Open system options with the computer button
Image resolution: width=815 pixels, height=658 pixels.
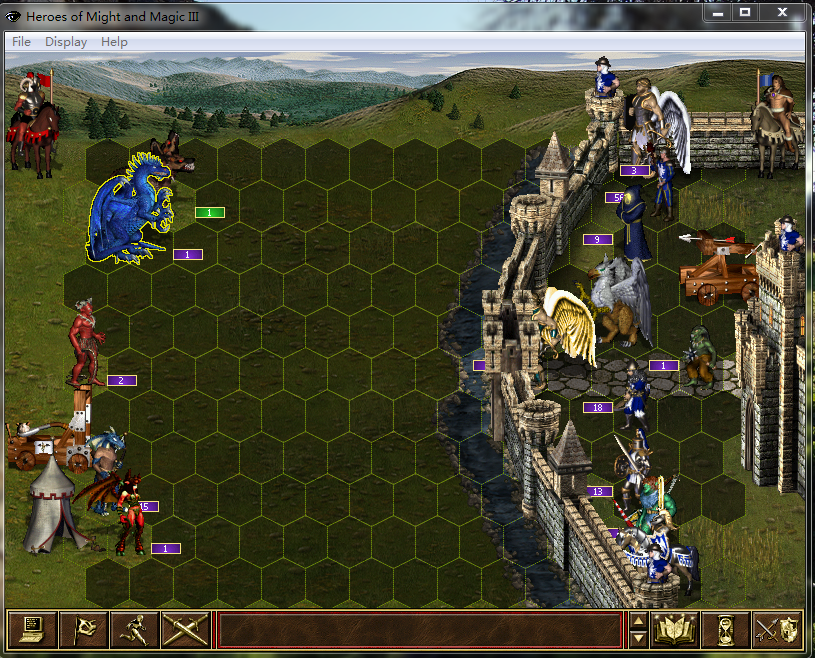(31, 629)
